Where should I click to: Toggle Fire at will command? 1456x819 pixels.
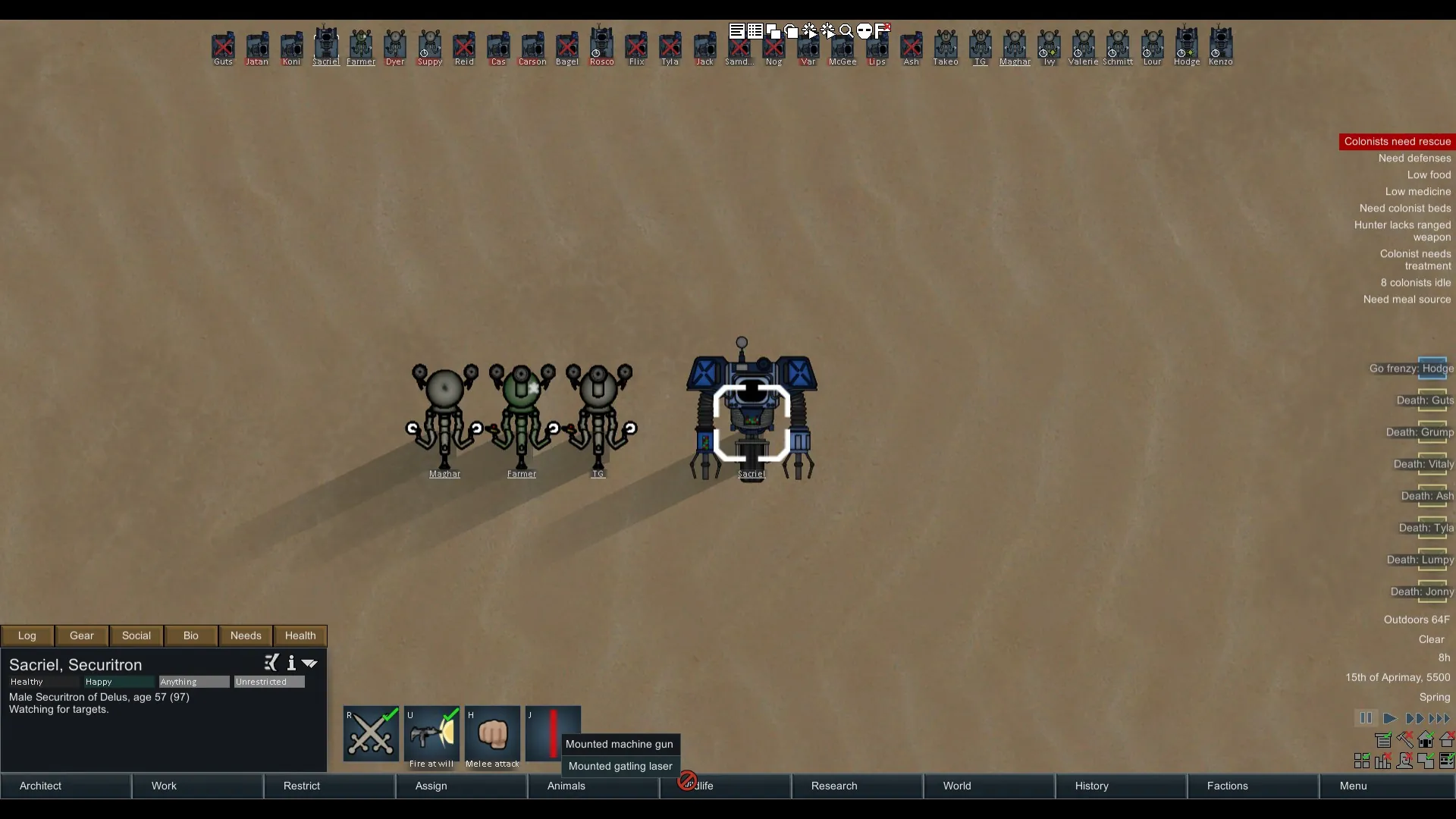tap(431, 733)
